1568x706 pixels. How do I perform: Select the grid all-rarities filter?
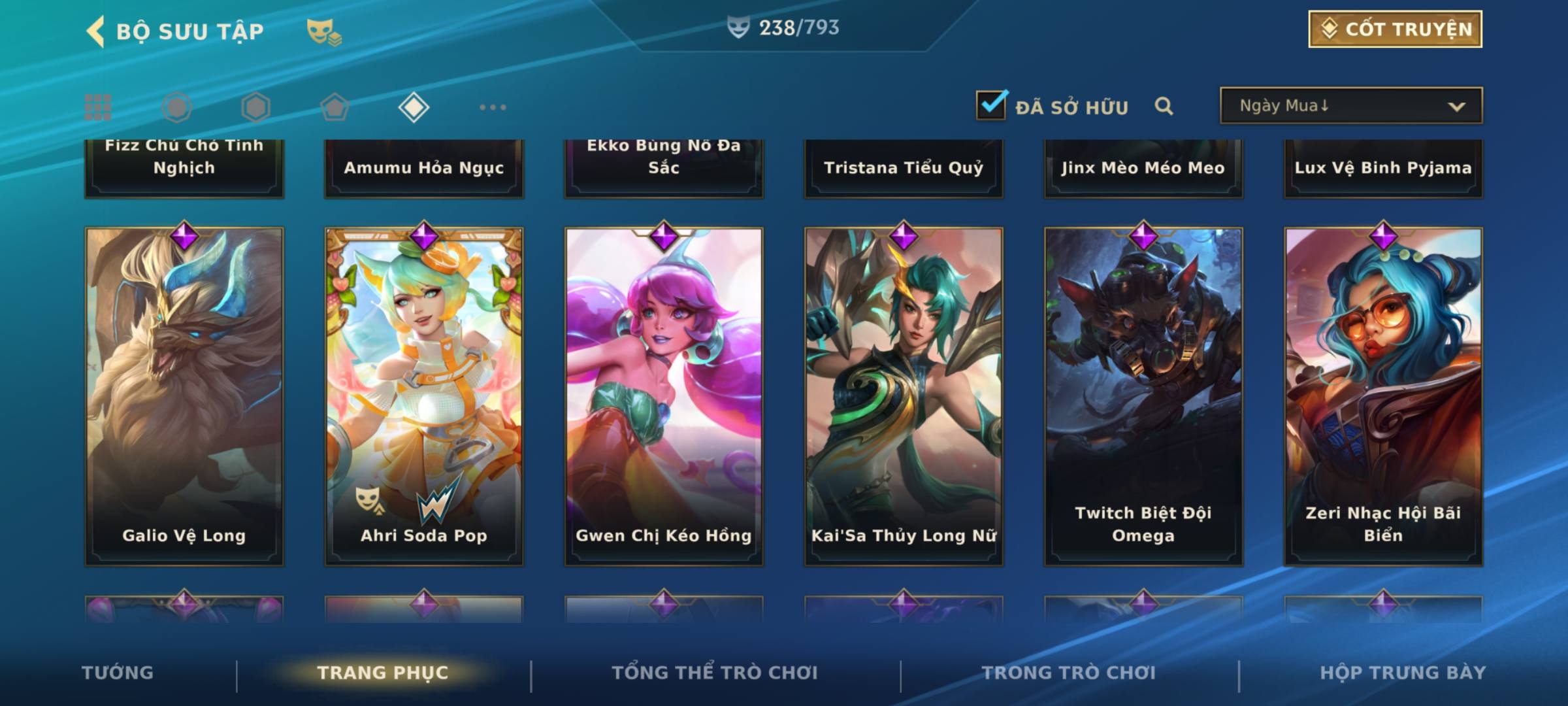pos(98,107)
